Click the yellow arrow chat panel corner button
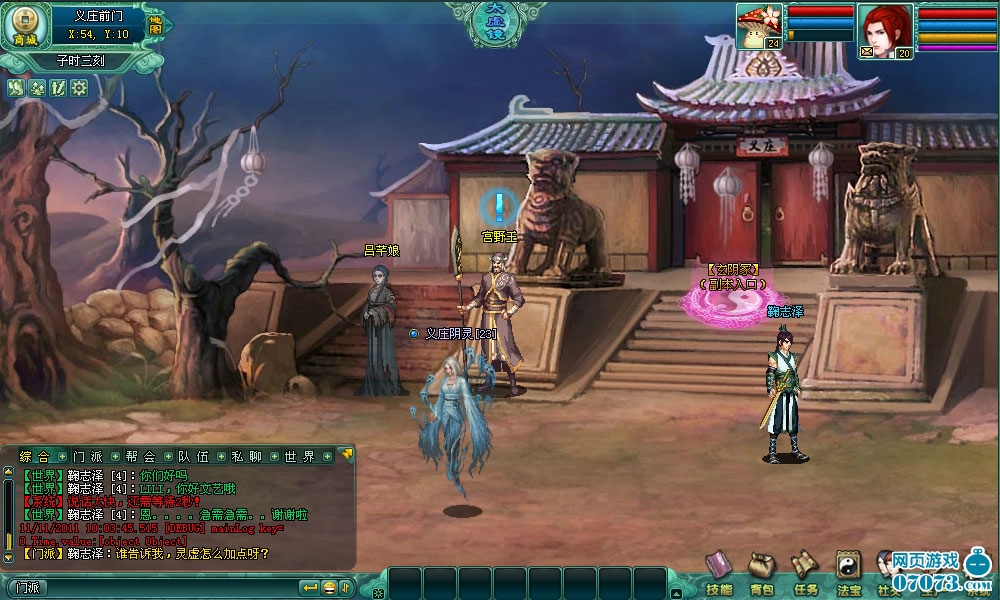The image size is (1000, 600). click(347, 454)
